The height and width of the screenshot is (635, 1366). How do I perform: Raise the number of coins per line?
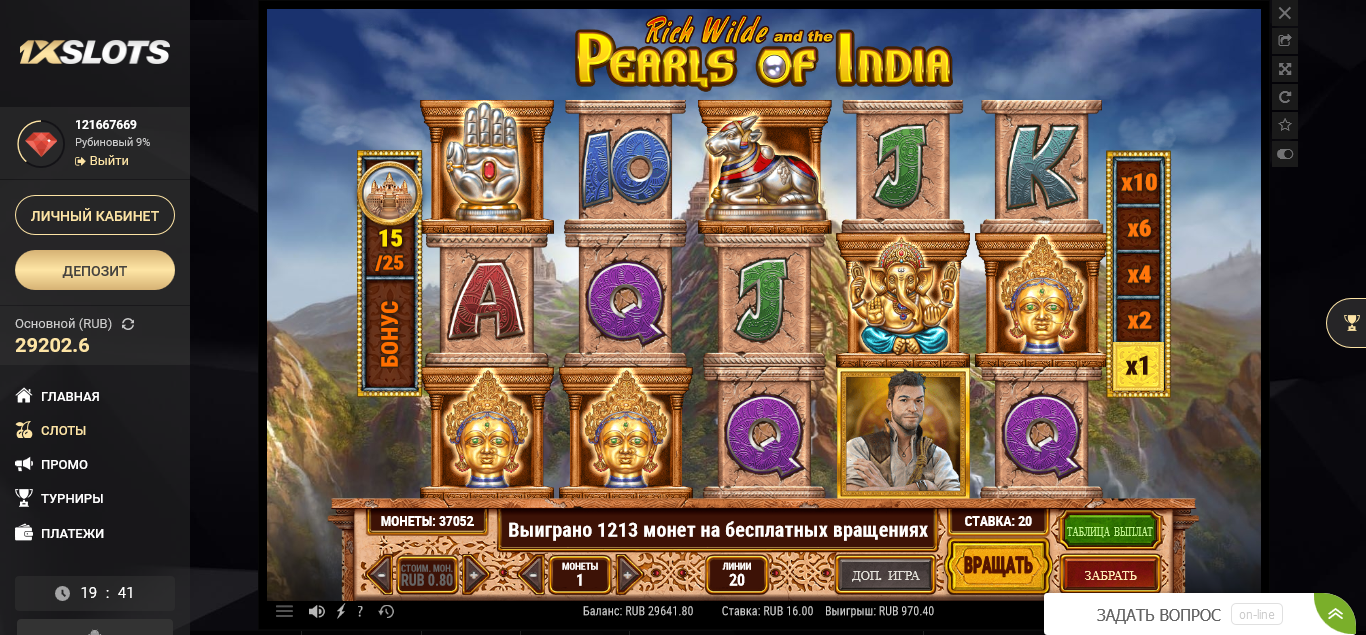click(x=628, y=575)
